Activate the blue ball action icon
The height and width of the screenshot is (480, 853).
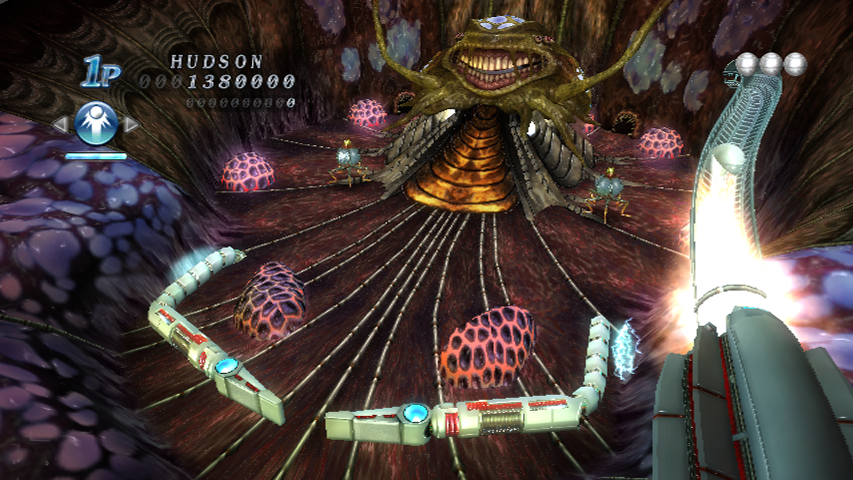point(96,124)
